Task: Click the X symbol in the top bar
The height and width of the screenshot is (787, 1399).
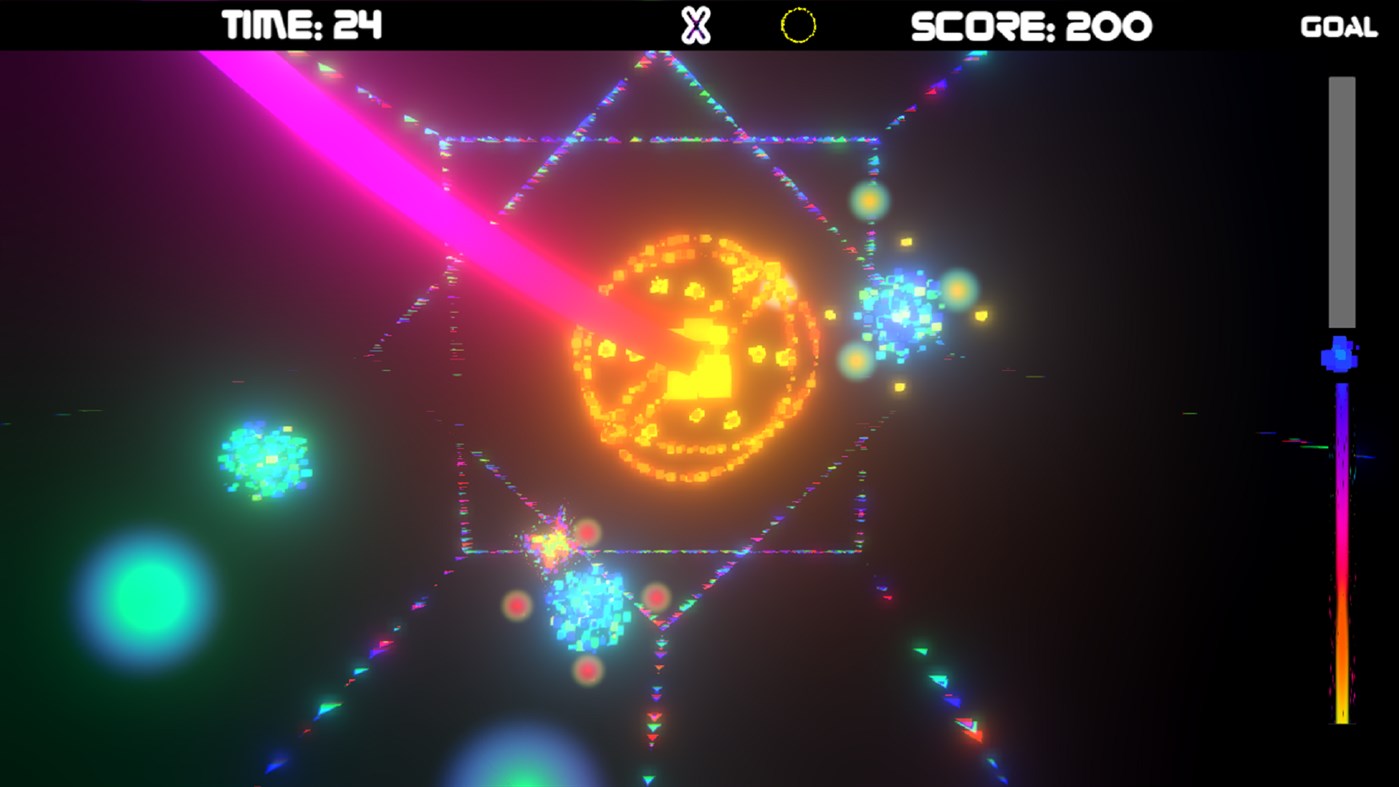Action: [x=693, y=27]
